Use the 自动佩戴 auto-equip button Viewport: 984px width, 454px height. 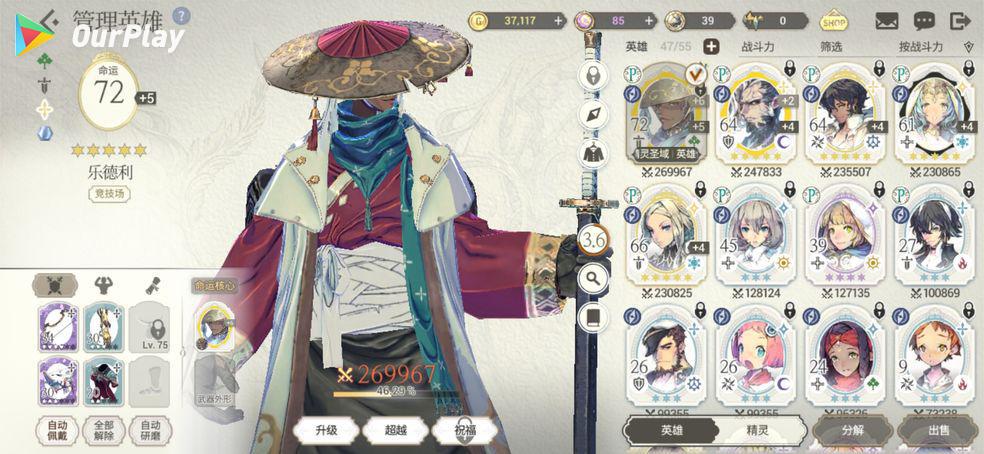click(57, 430)
